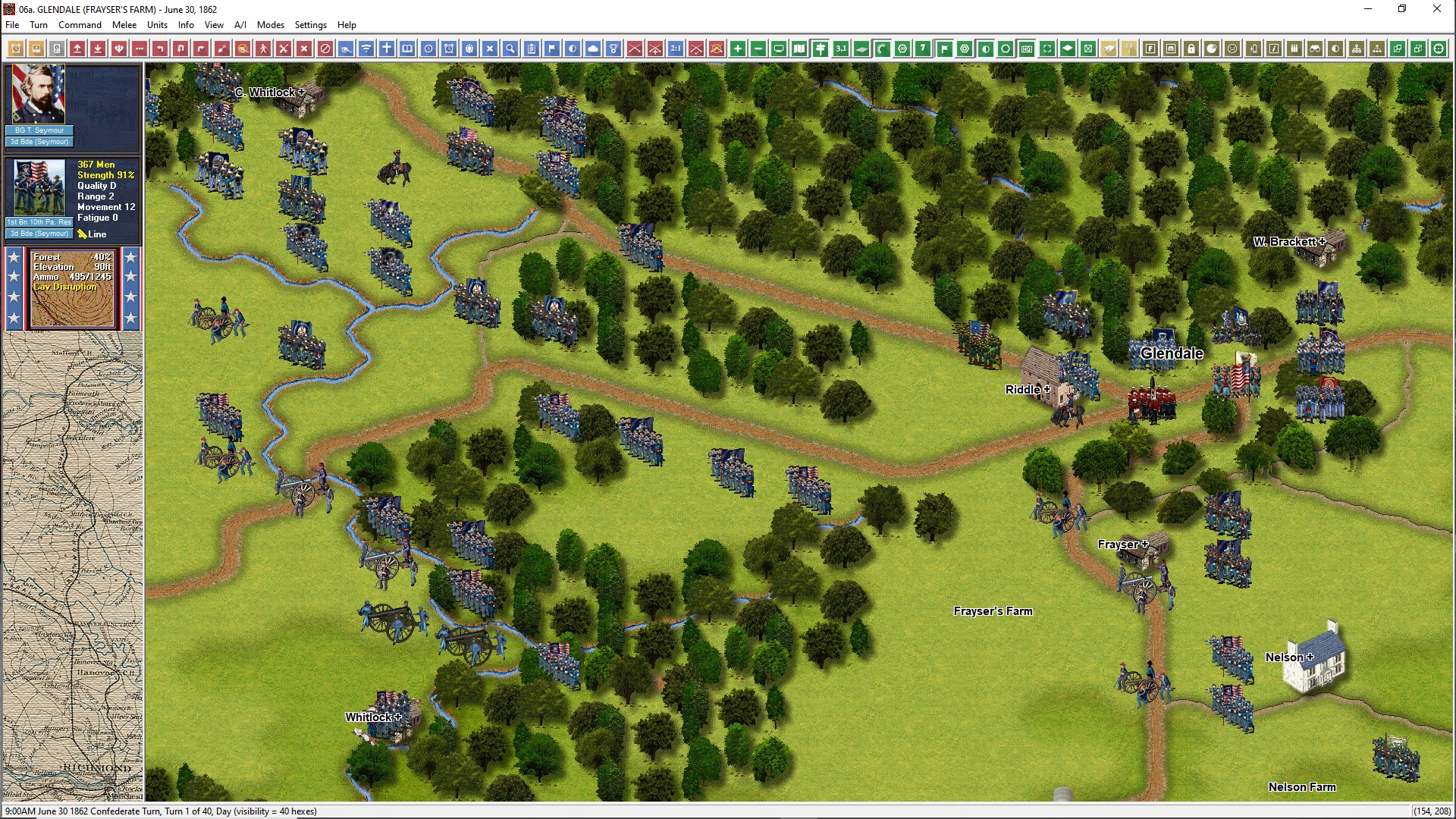
Task: Select the 1st Bn 10th Pa. Res unit card
Action: pyautogui.click(x=39, y=190)
